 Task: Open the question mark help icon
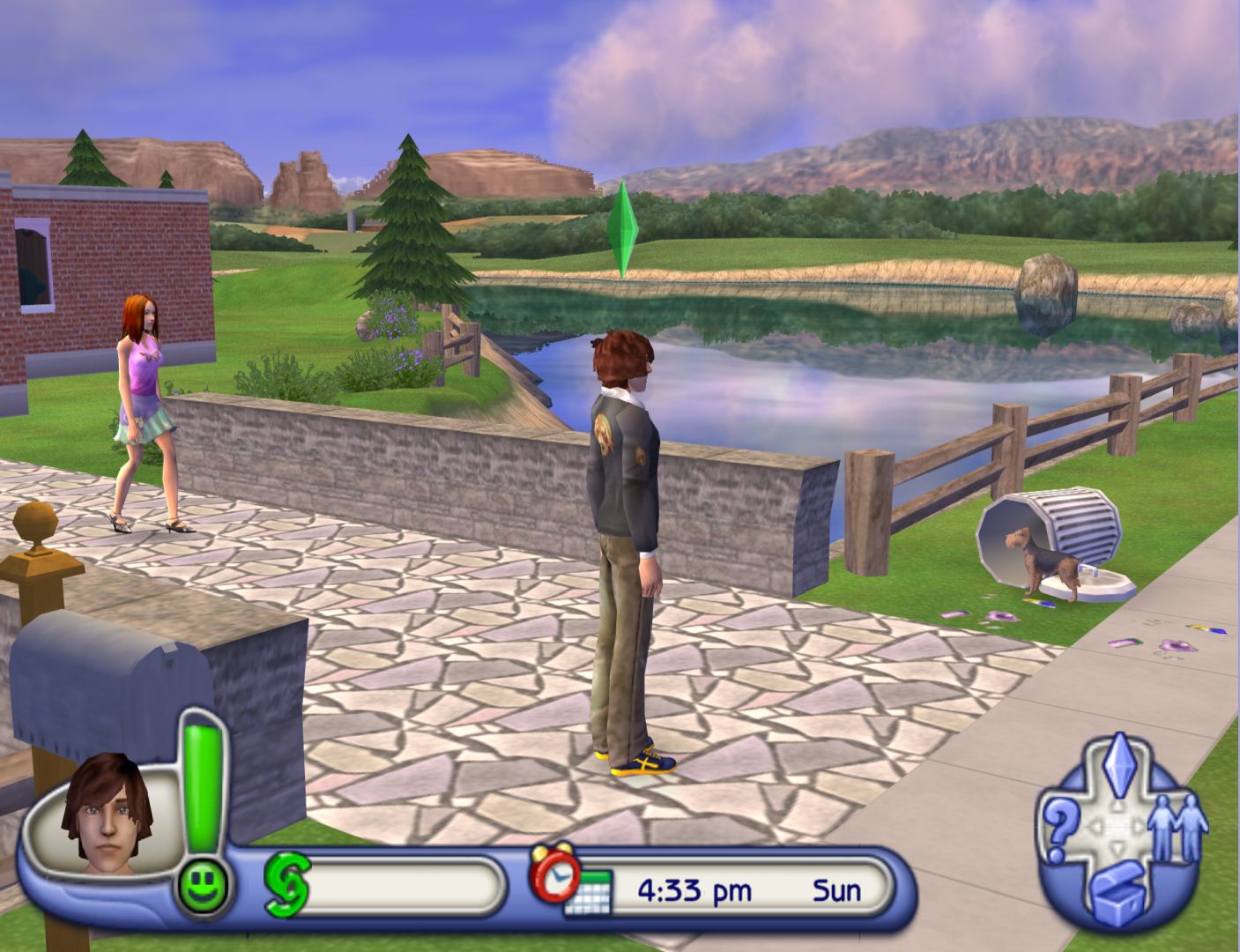click(1057, 828)
